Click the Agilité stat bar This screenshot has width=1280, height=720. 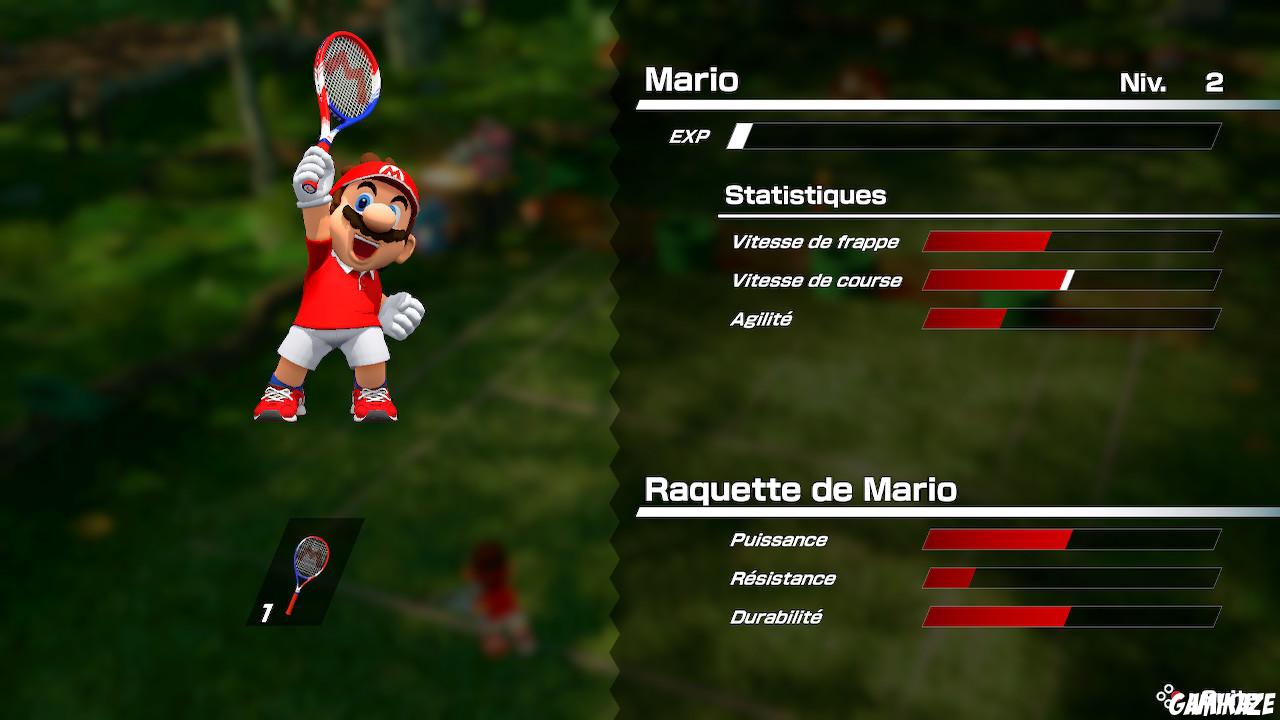[1070, 319]
